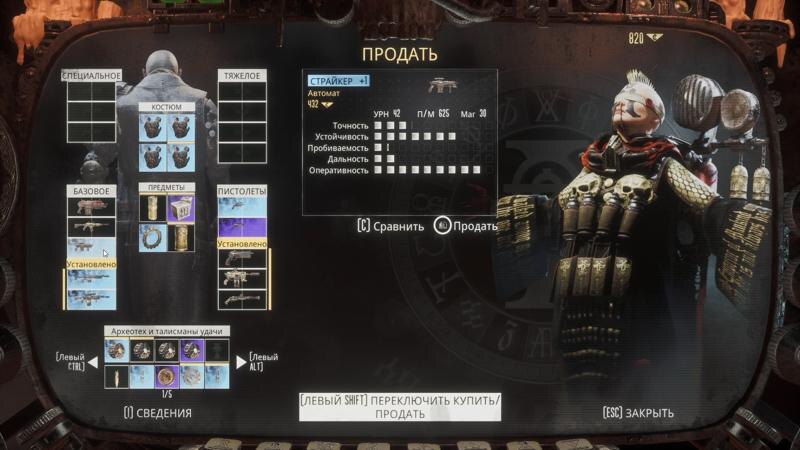The height and width of the screenshot is (450, 800).
Task: Select the top weapon in Базовое column
Action: (x=92, y=206)
